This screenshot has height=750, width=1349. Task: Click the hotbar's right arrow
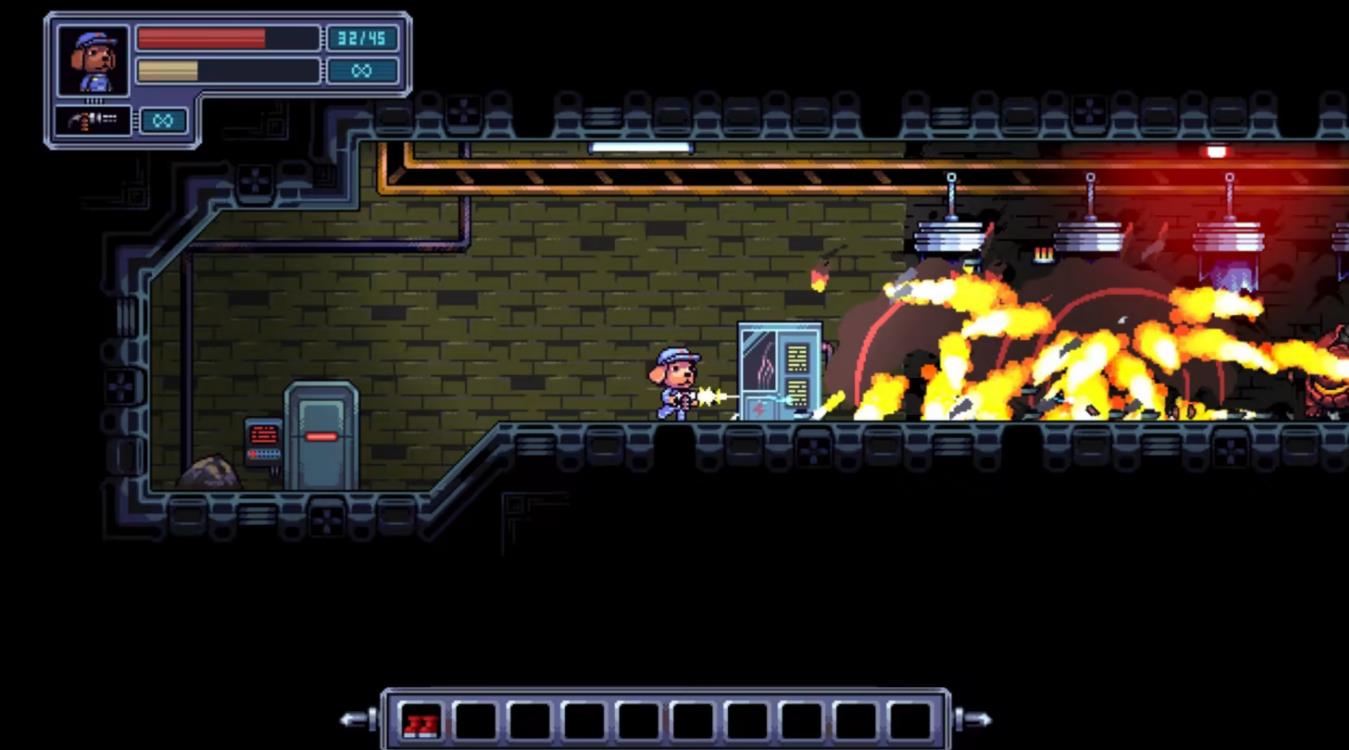(x=975, y=719)
